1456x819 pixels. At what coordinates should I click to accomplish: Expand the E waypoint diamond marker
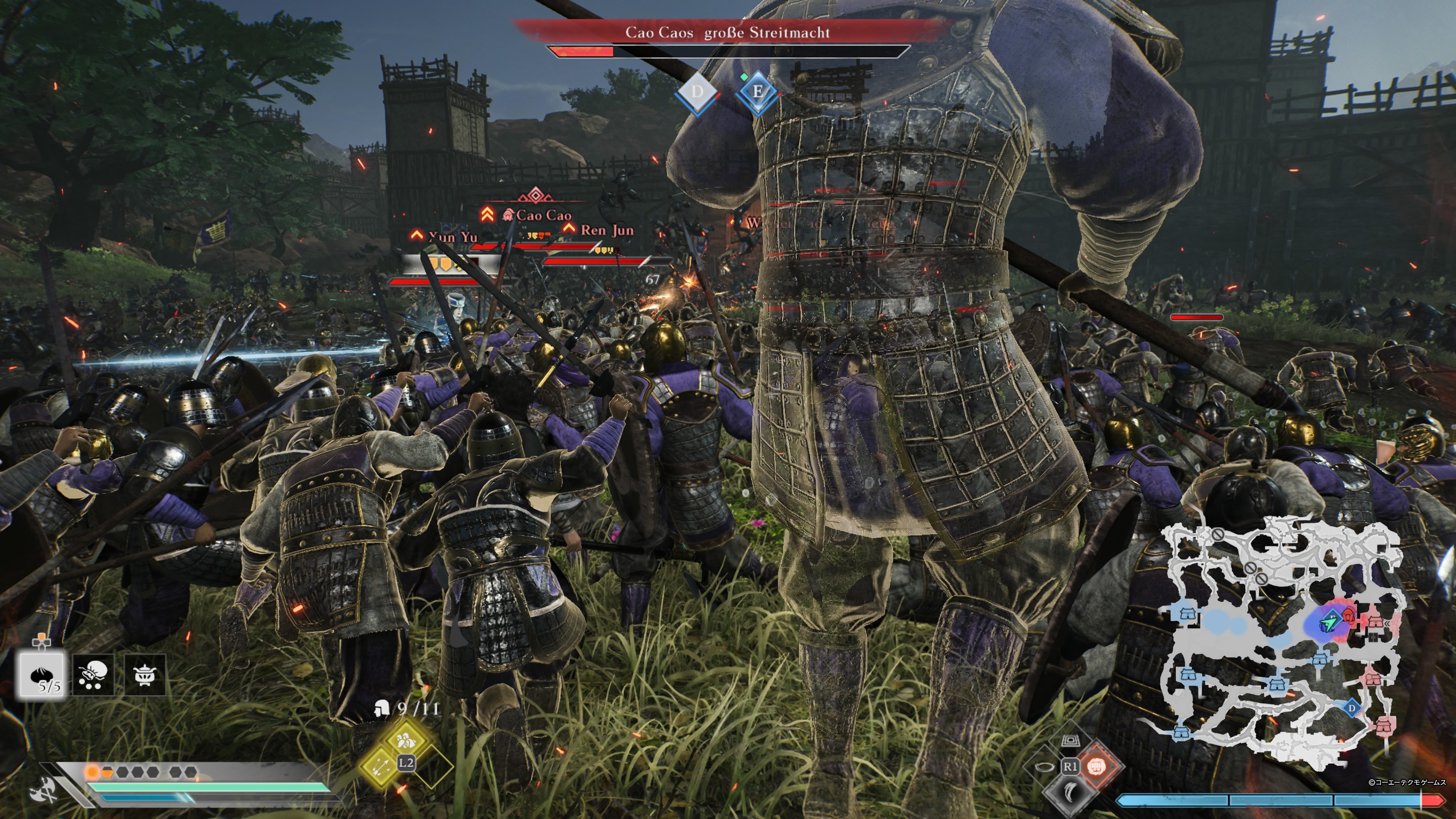coord(758,91)
